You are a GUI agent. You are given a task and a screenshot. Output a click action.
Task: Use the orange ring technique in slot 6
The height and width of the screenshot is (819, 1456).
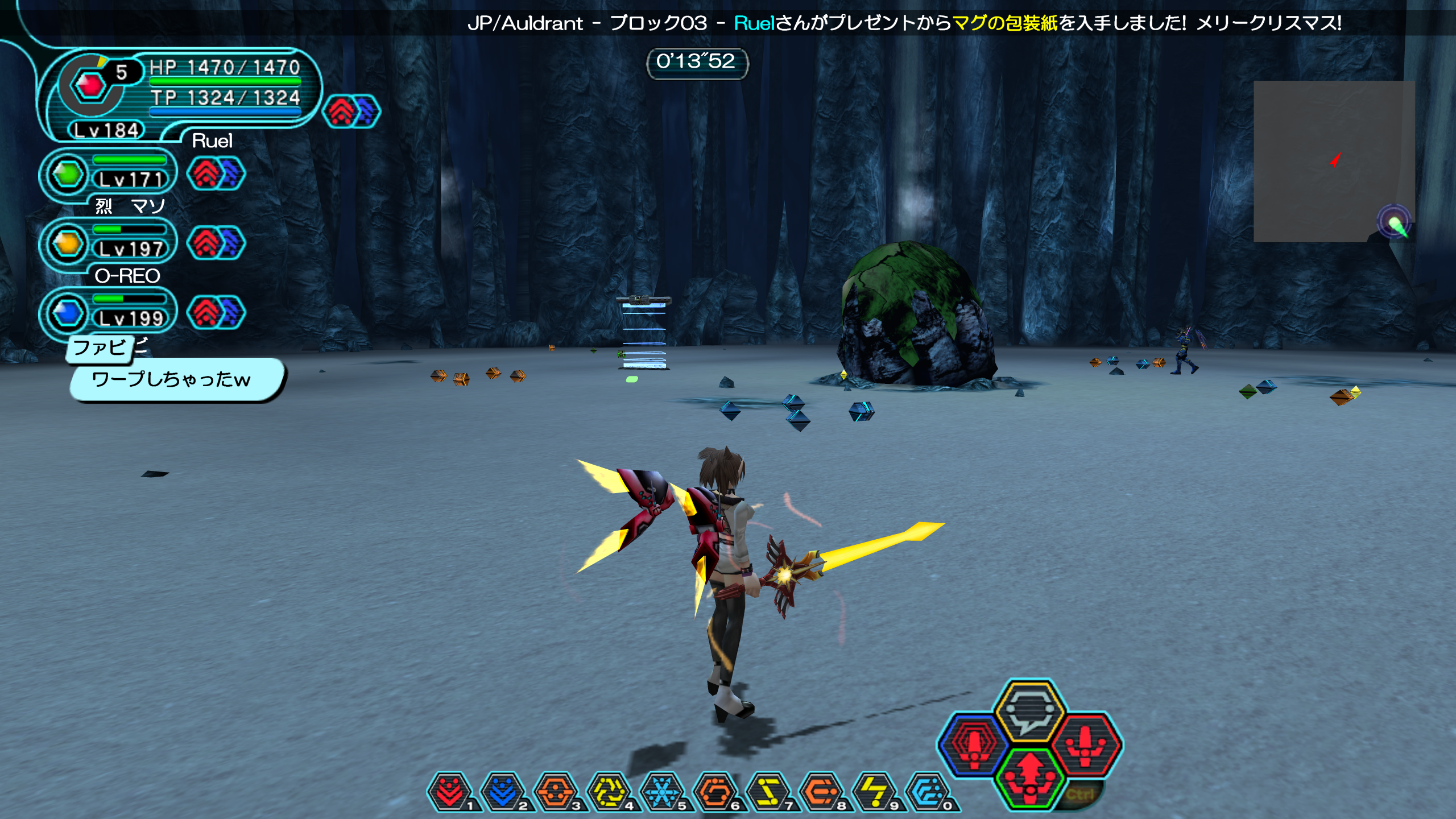coord(715,791)
